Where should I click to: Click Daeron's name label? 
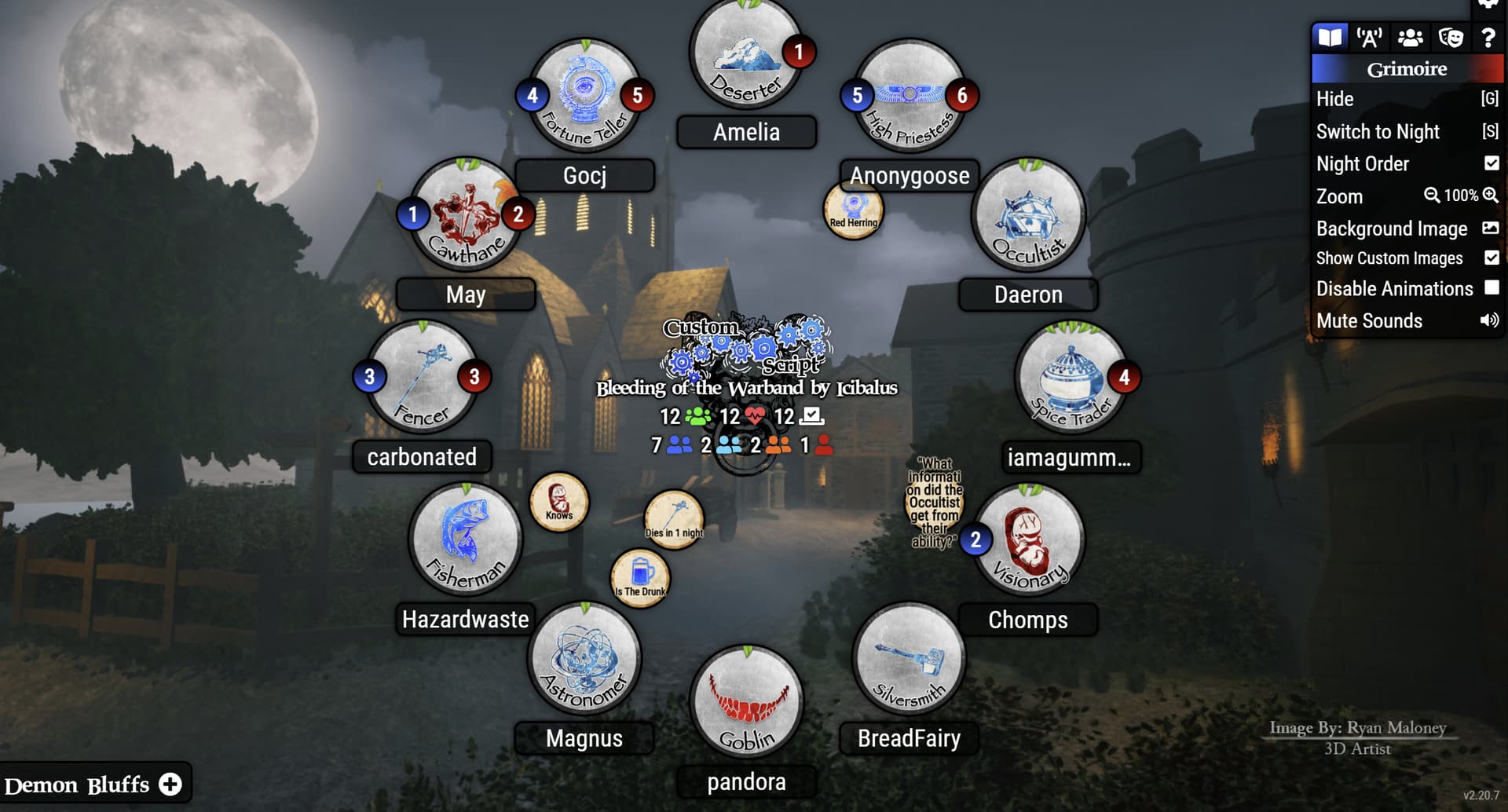(1028, 294)
